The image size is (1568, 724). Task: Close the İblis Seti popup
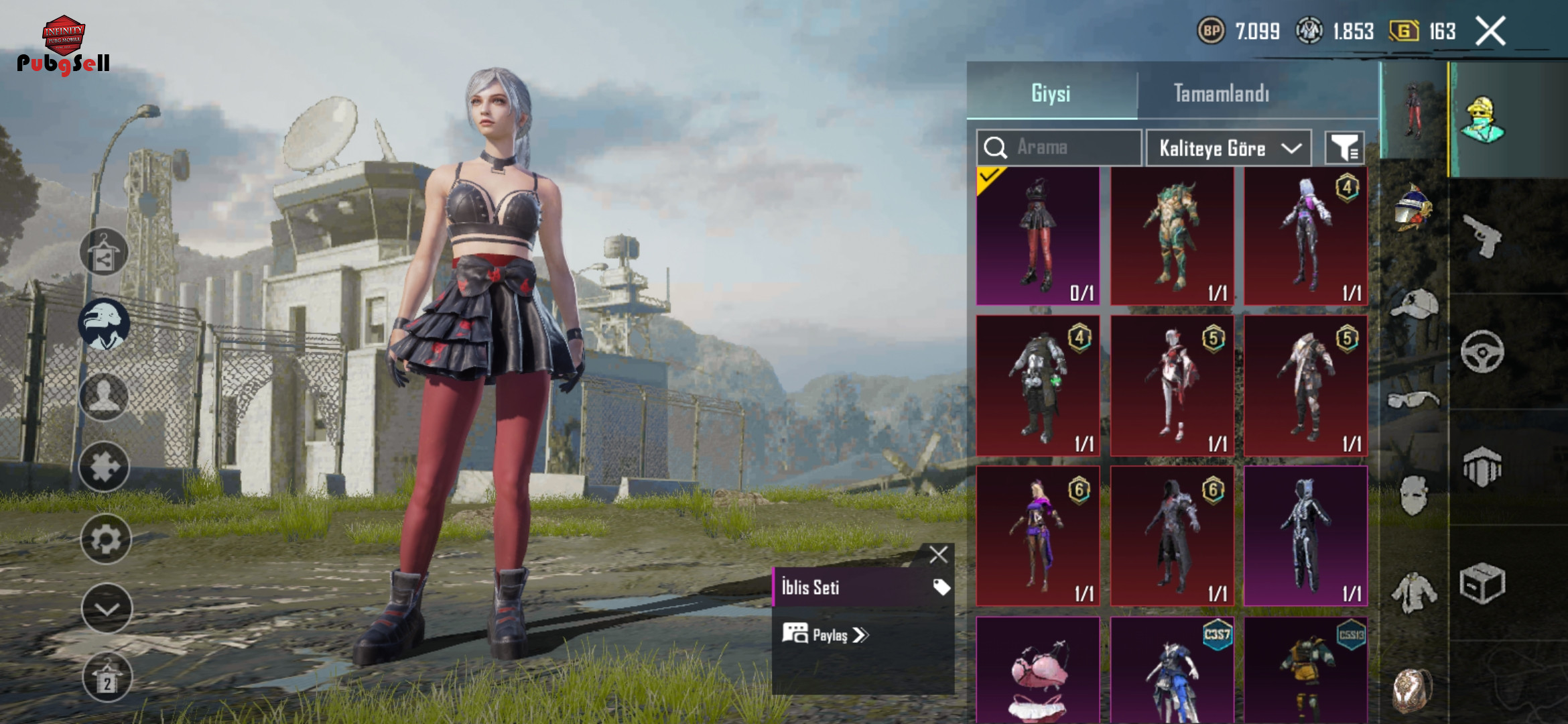click(938, 554)
